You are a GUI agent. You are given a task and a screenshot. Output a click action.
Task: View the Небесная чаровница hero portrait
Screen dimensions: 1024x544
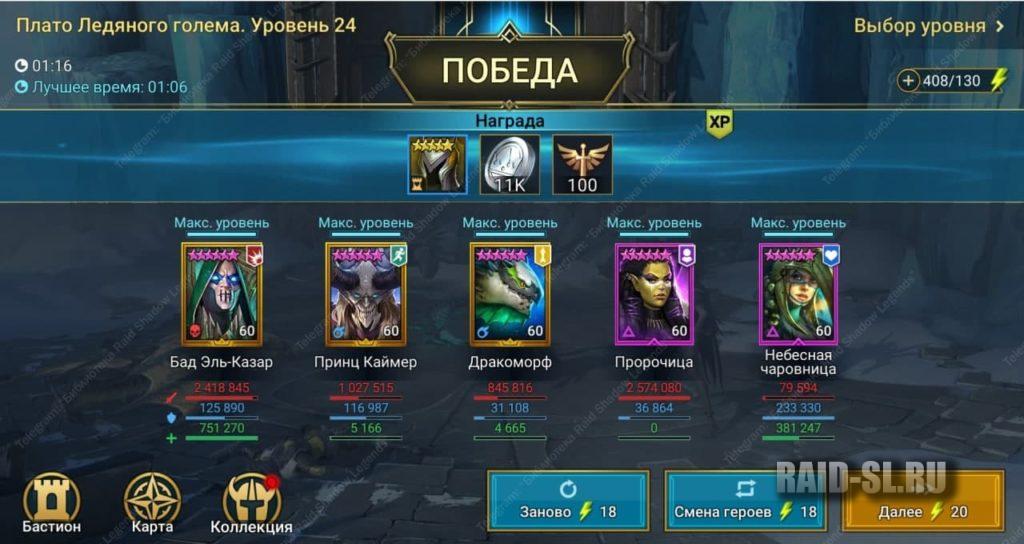(x=797, y=294)
